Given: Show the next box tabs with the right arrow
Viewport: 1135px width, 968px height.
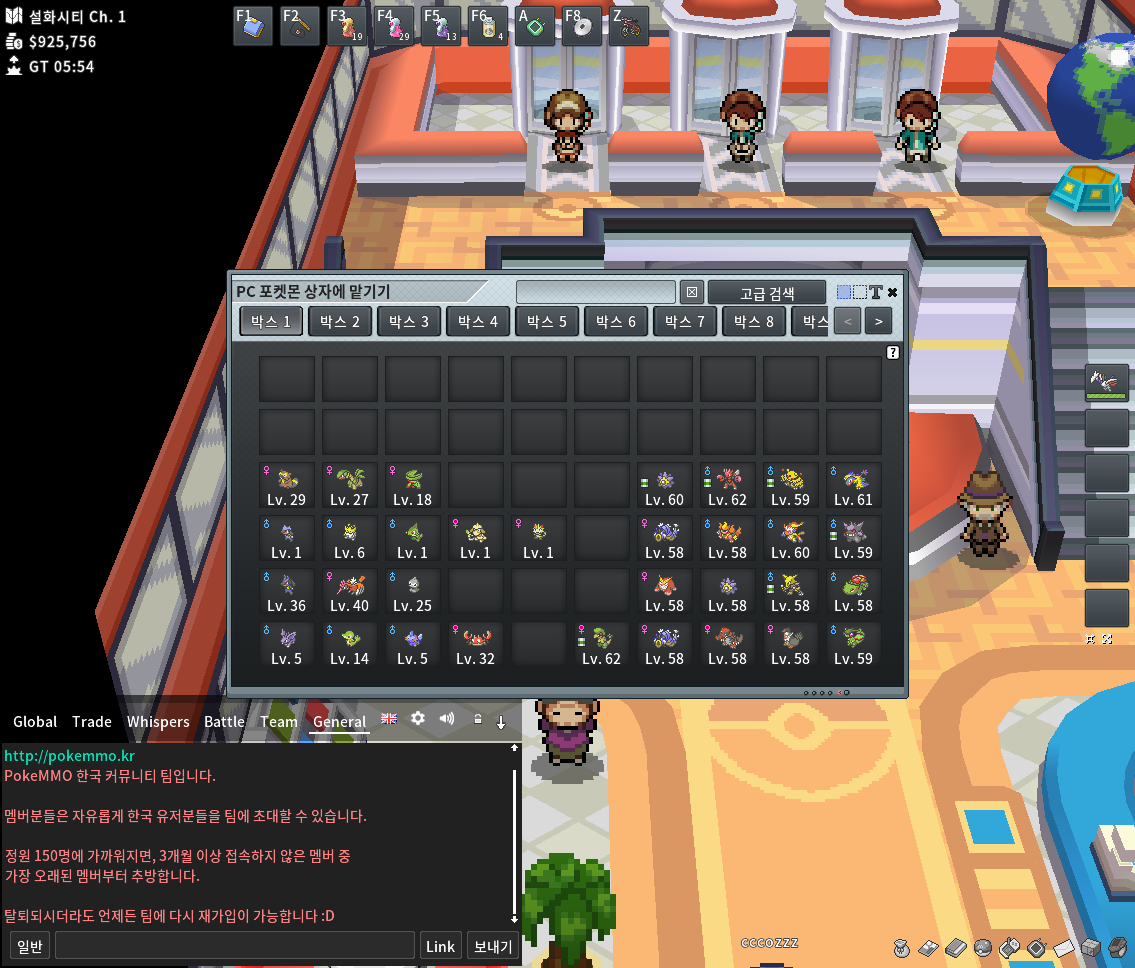Looking at the screenshot, I should tap(877, 322).
